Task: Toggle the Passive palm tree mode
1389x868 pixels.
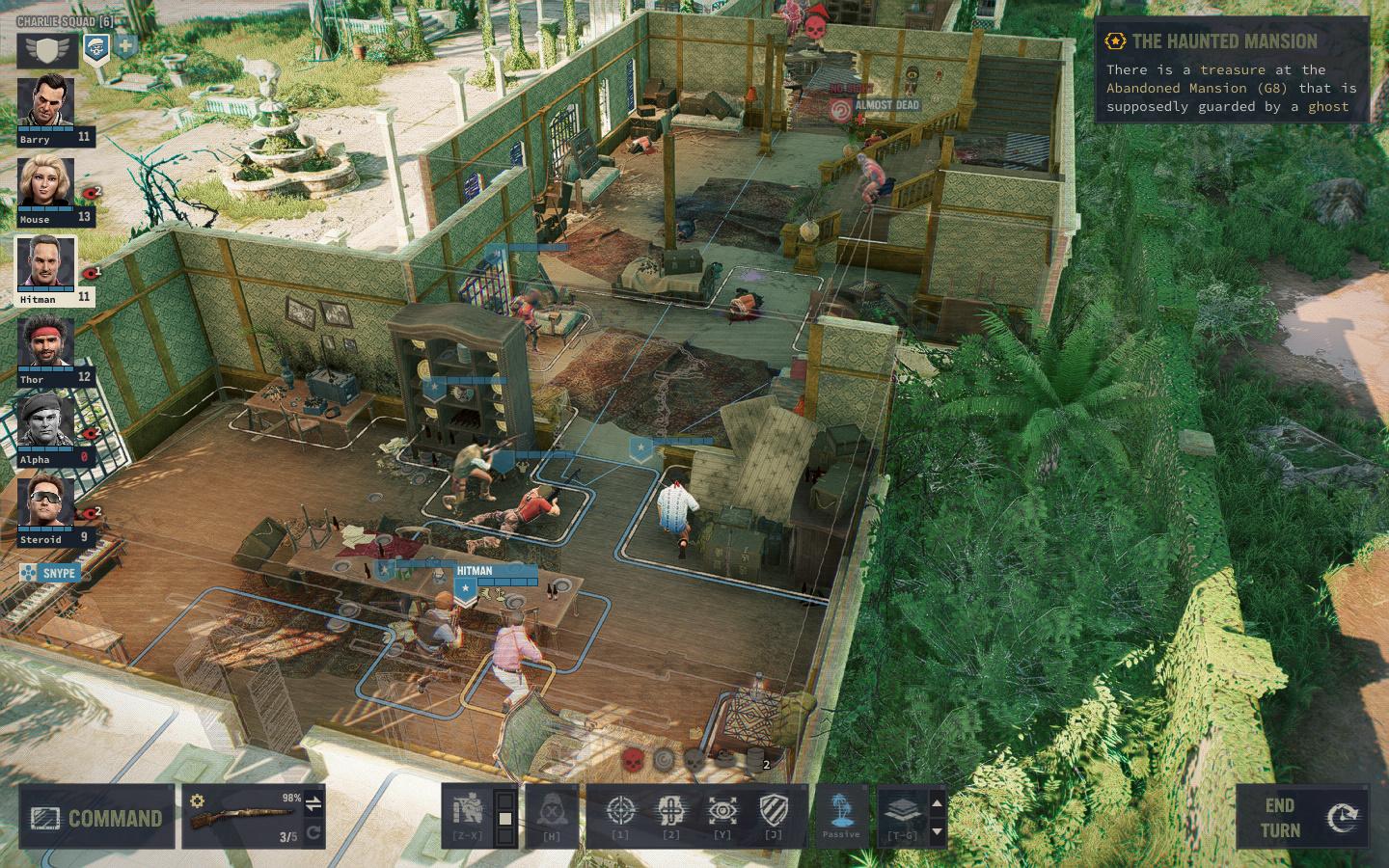Action: 841,816
